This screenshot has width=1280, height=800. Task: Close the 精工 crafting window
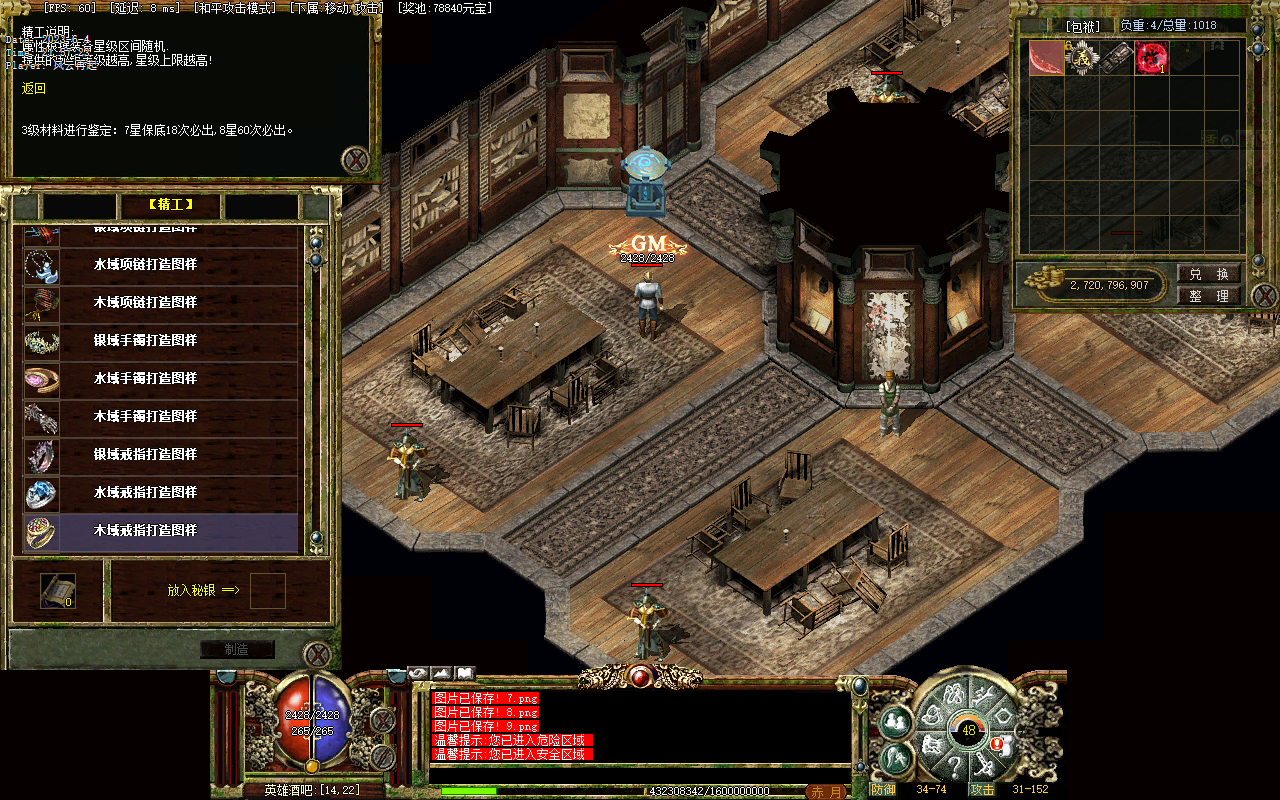pos(317,655)
